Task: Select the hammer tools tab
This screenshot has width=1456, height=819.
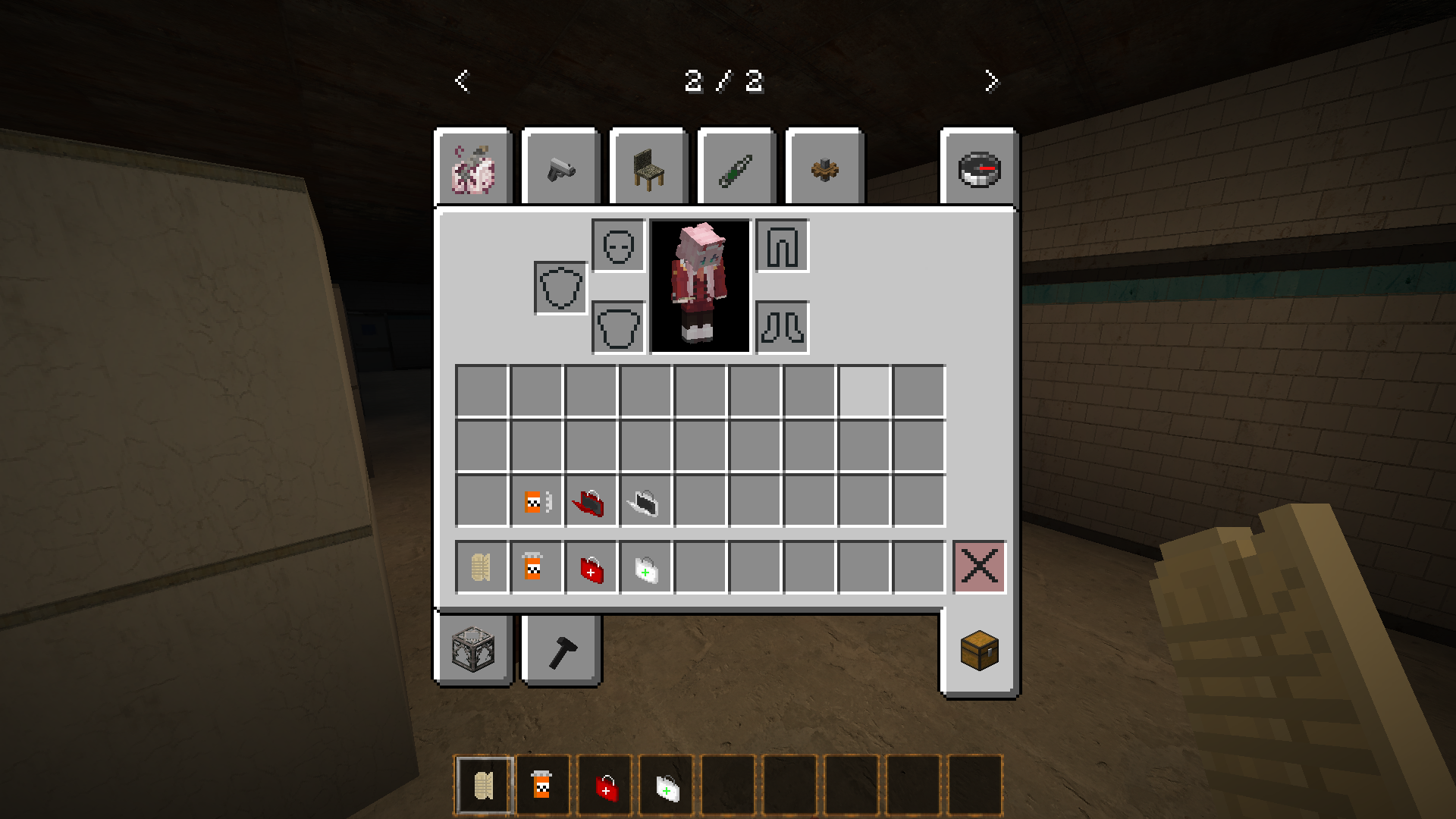Action: pos(560,650)
